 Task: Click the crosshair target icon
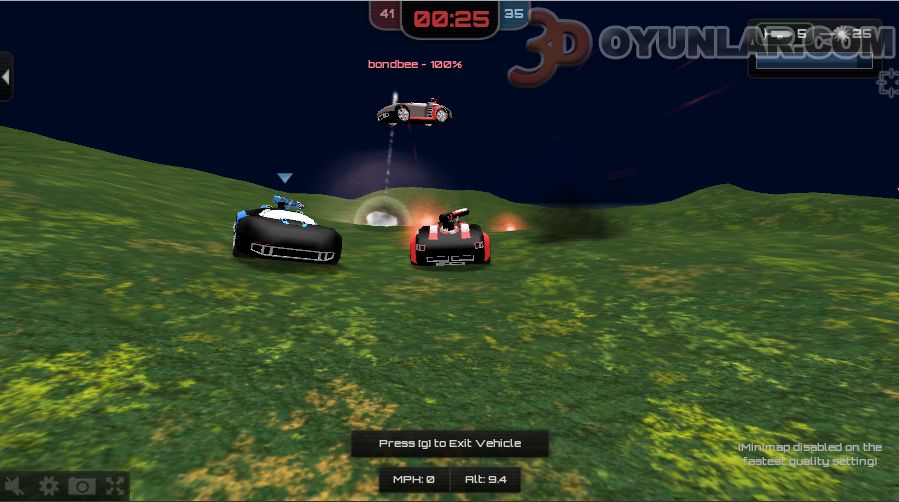[x=888, y=82]
